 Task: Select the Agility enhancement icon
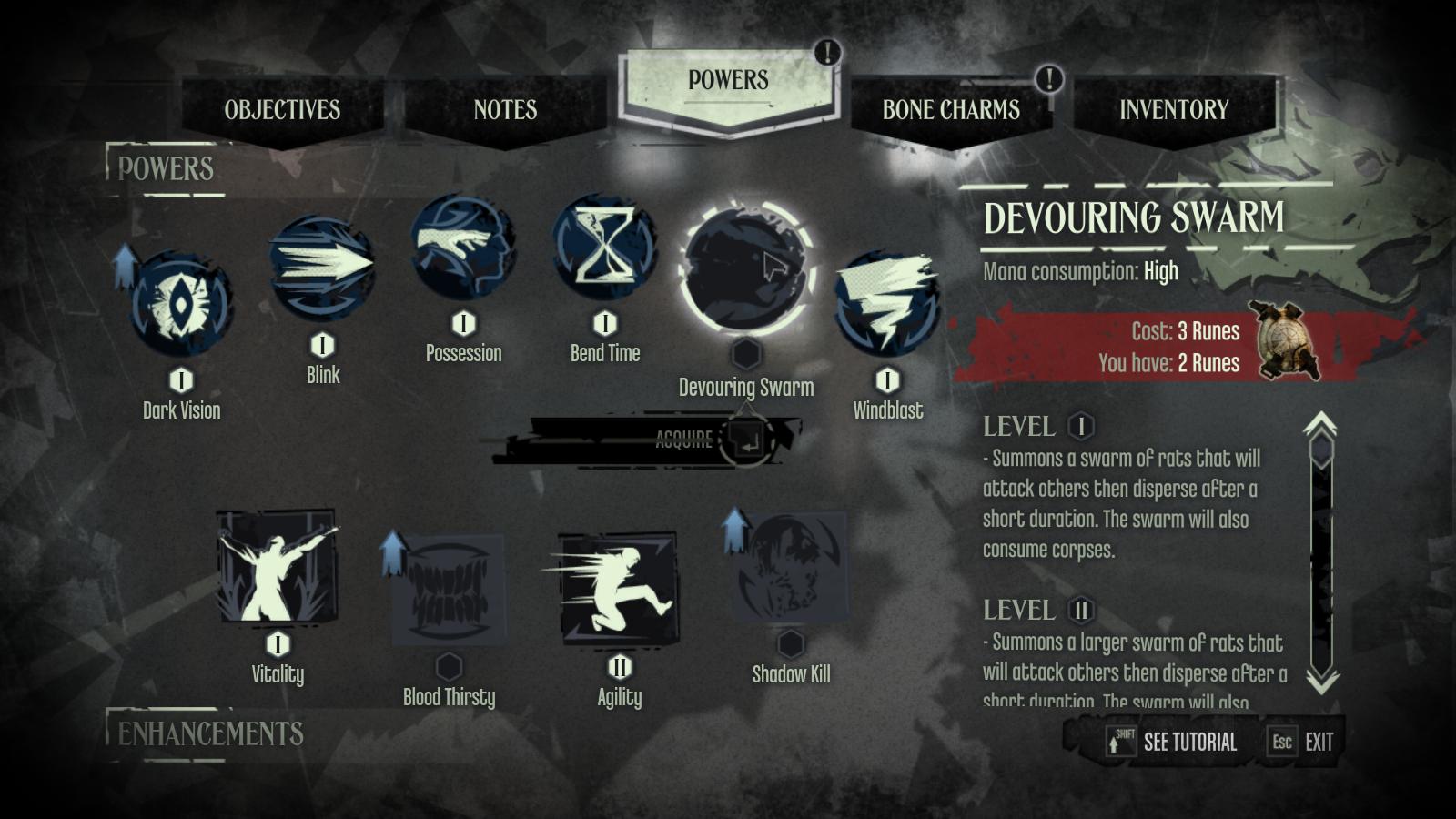[619, 589]
